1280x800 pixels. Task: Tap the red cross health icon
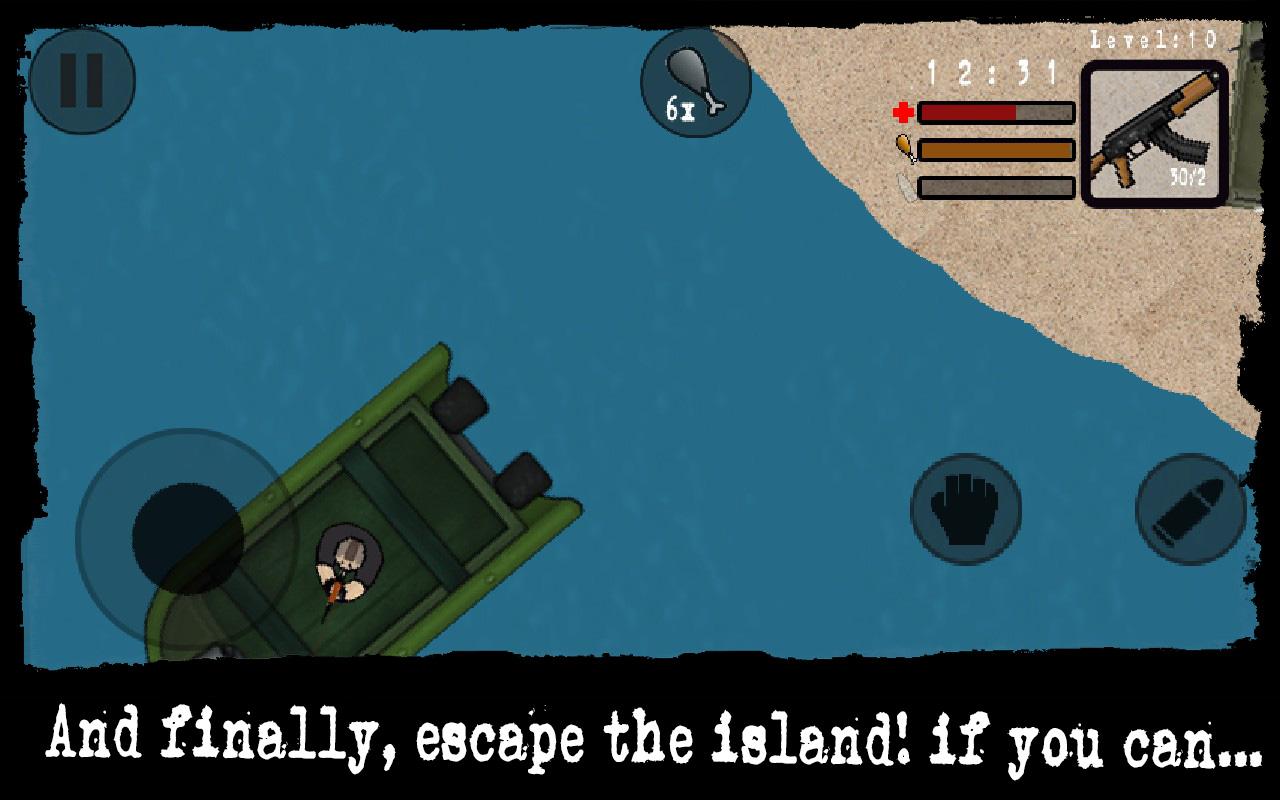click(902, 113)
